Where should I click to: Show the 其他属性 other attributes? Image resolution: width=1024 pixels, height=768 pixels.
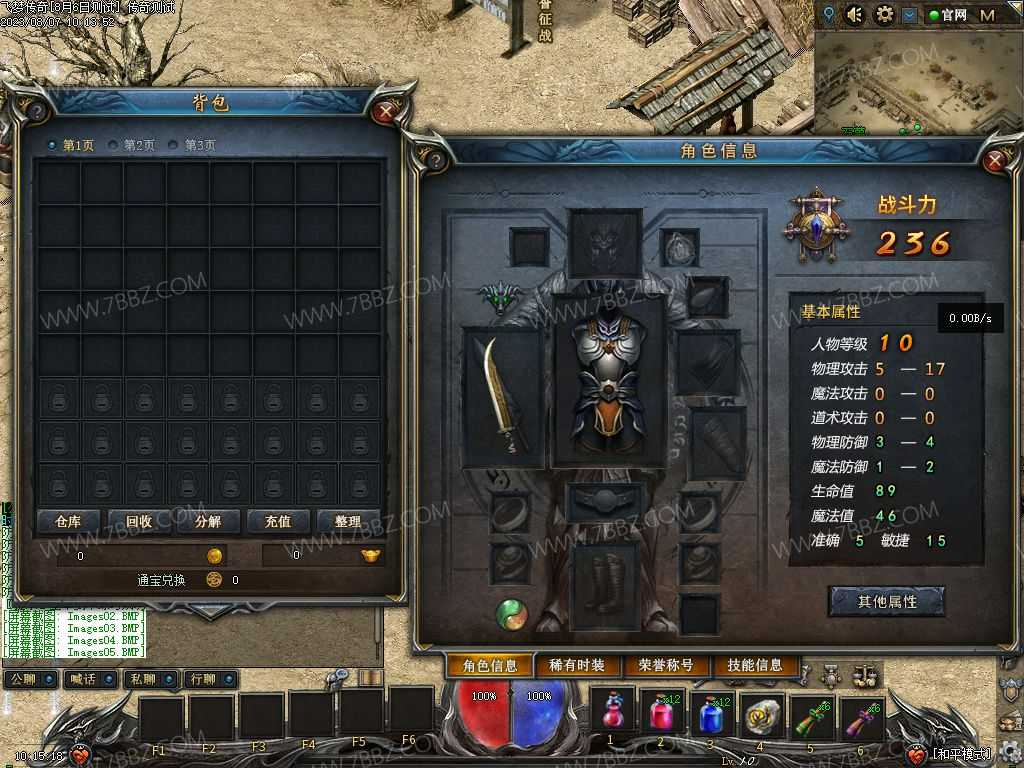click(887, 601)
